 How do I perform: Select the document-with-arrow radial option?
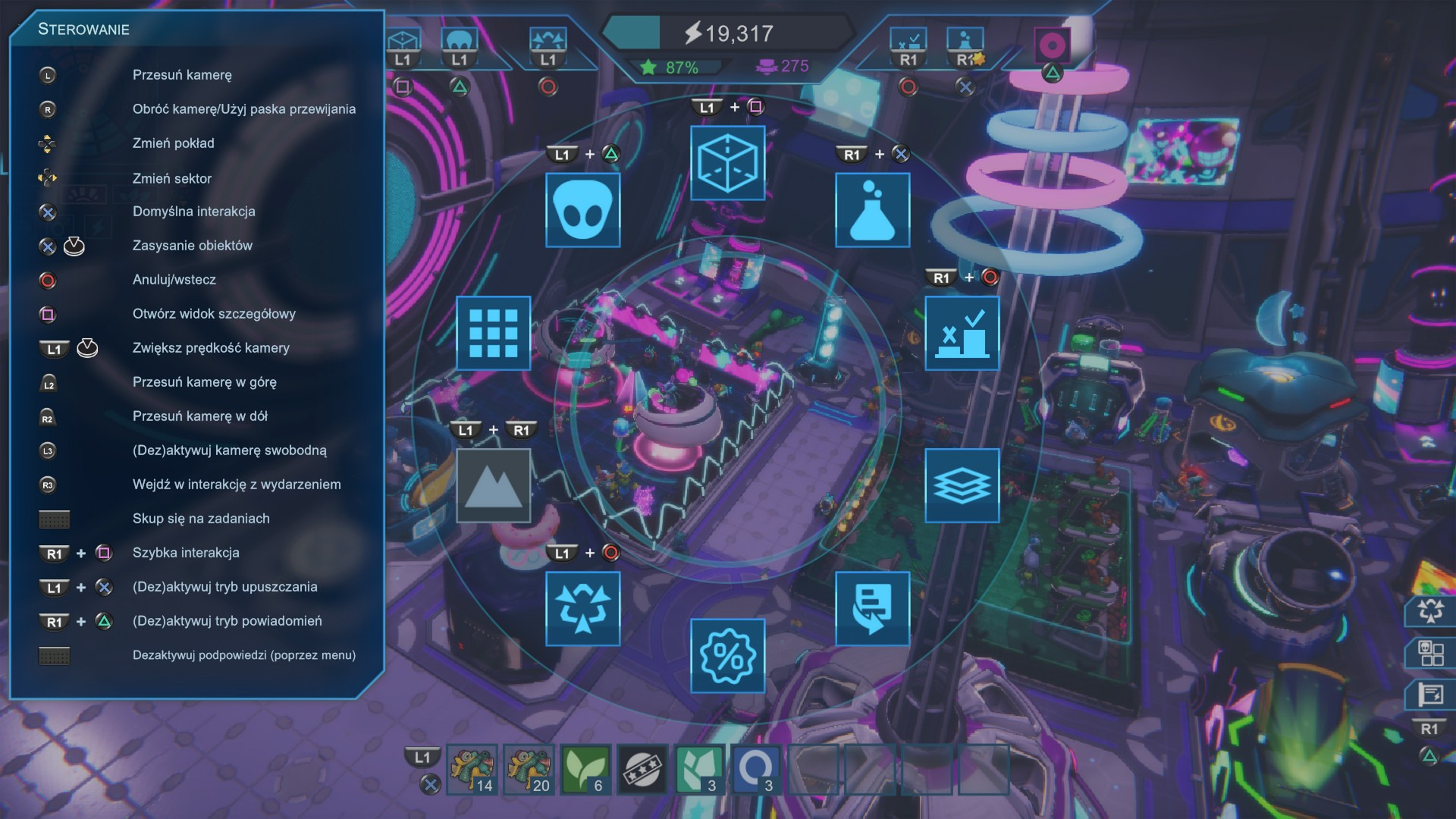tap(872, 608)
